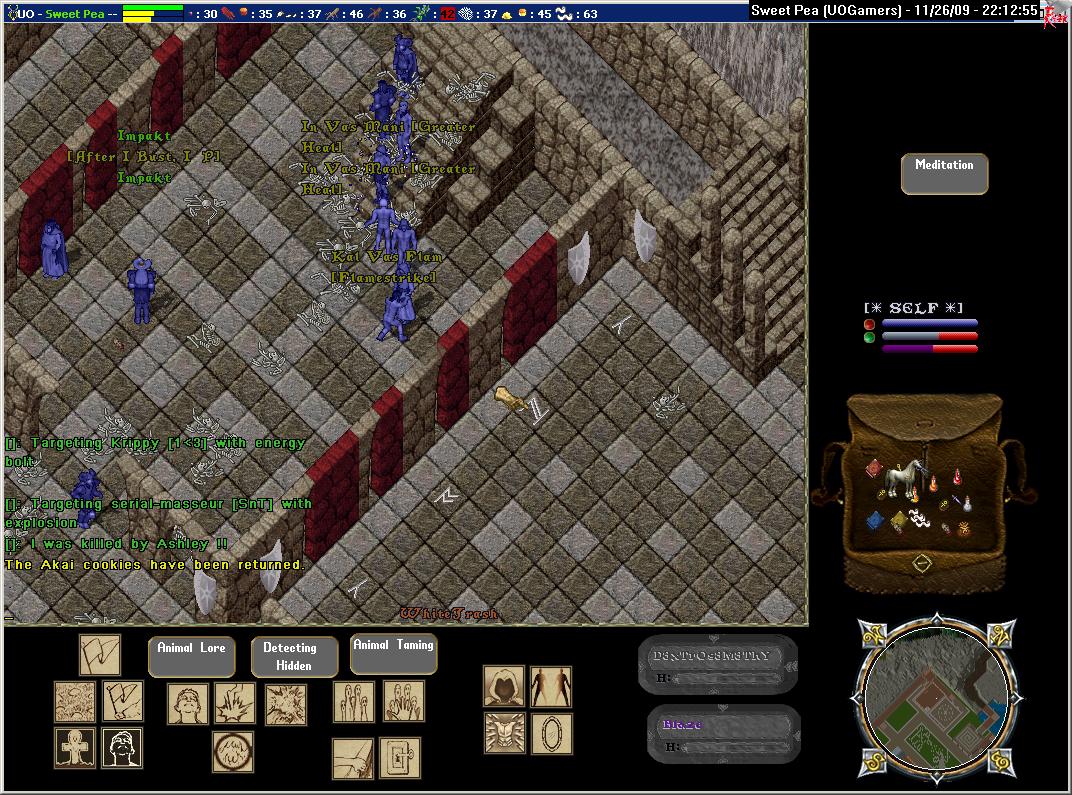Select the Blaze party member bar
The image size is (1072, 795).
[x=722, y=734]
